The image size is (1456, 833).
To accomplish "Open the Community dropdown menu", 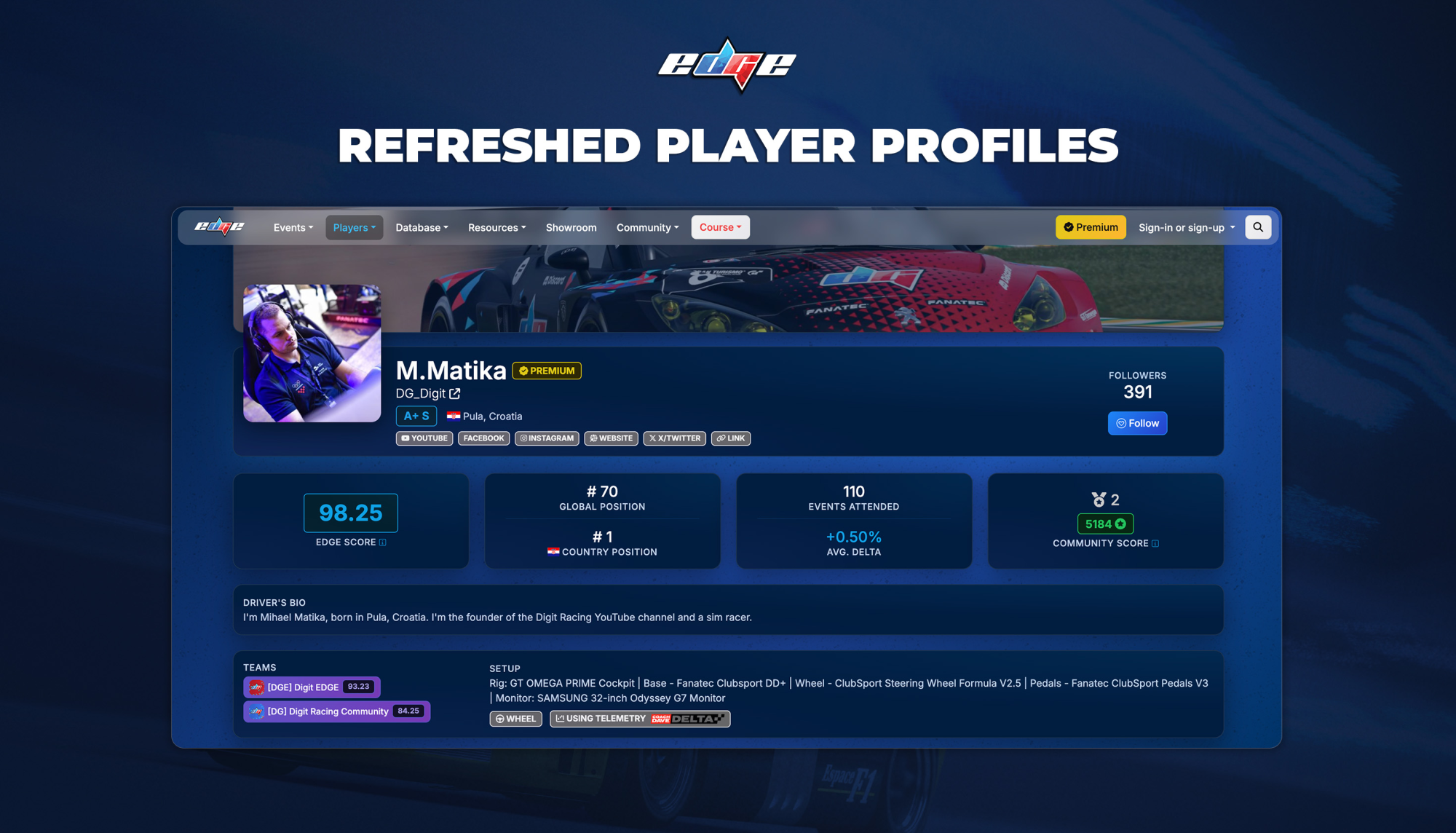I will (x=647, y=228).
